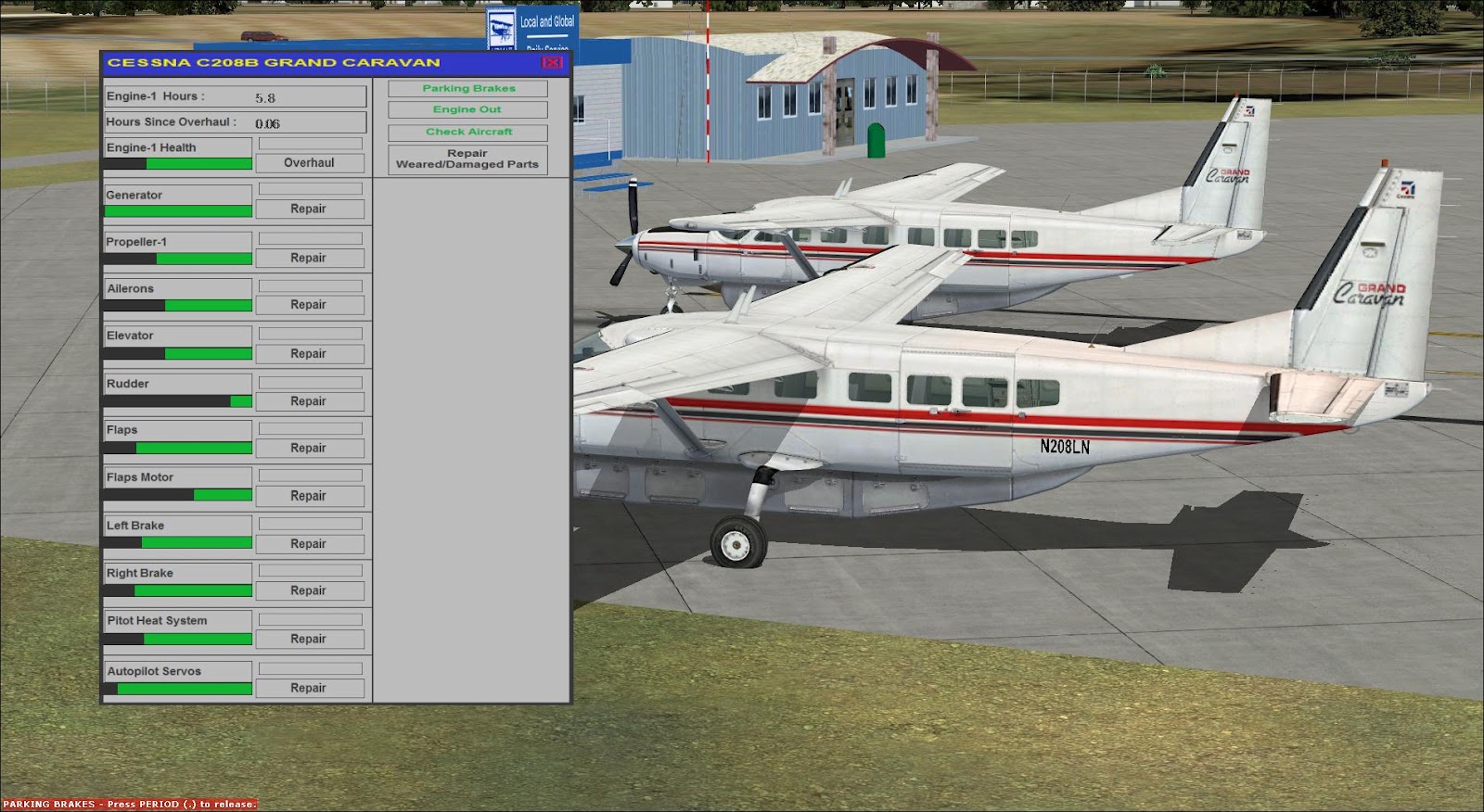Click the Engine Out button
This screenshot has width=1484, height=812.
click(x=467, y=109)
